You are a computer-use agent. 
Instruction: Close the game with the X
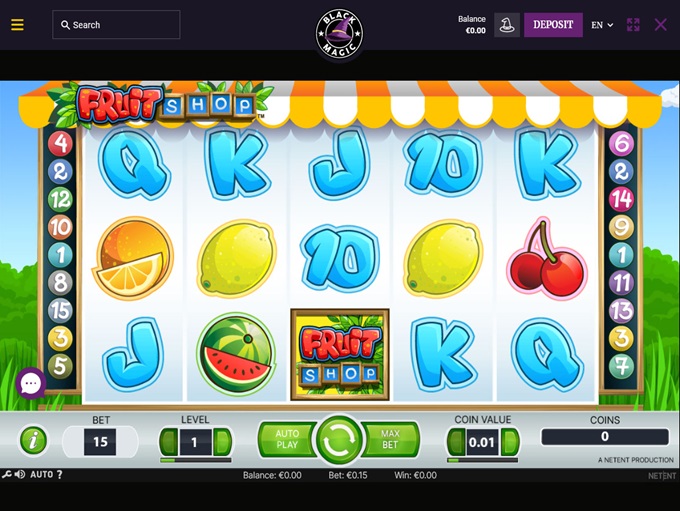click(660, 25)
